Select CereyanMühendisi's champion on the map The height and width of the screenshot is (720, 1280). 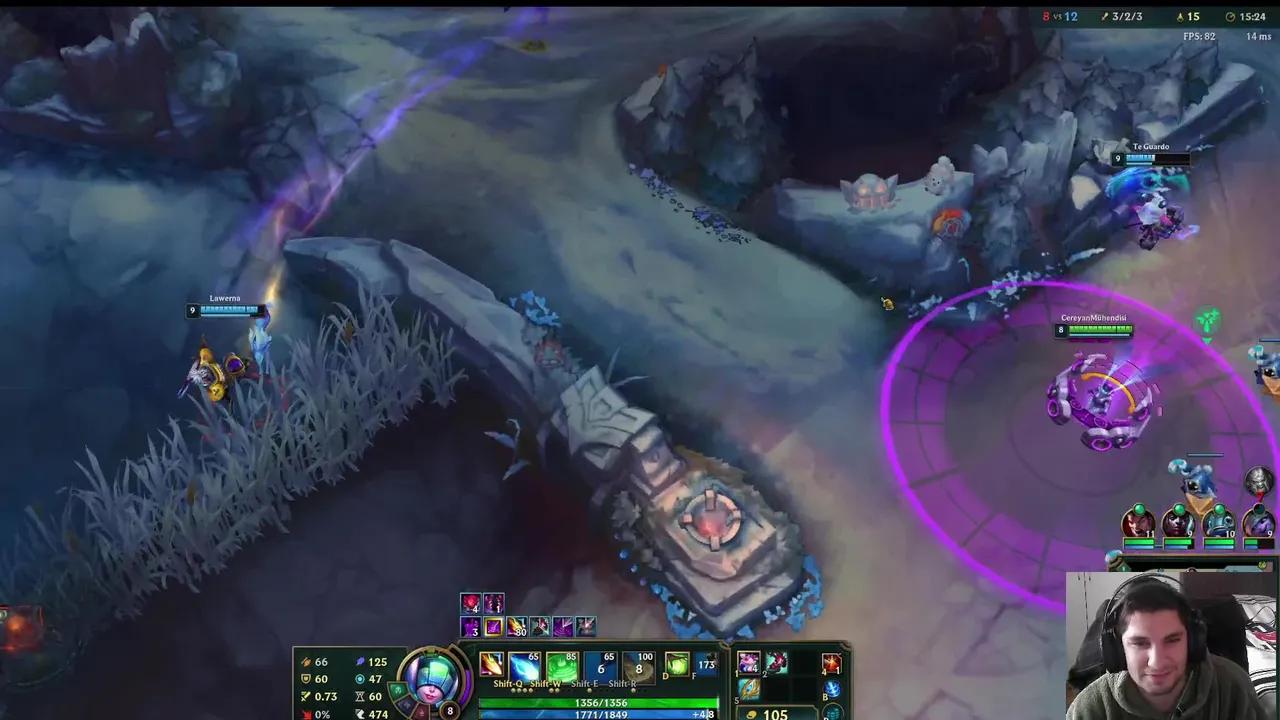[1098, 395]
